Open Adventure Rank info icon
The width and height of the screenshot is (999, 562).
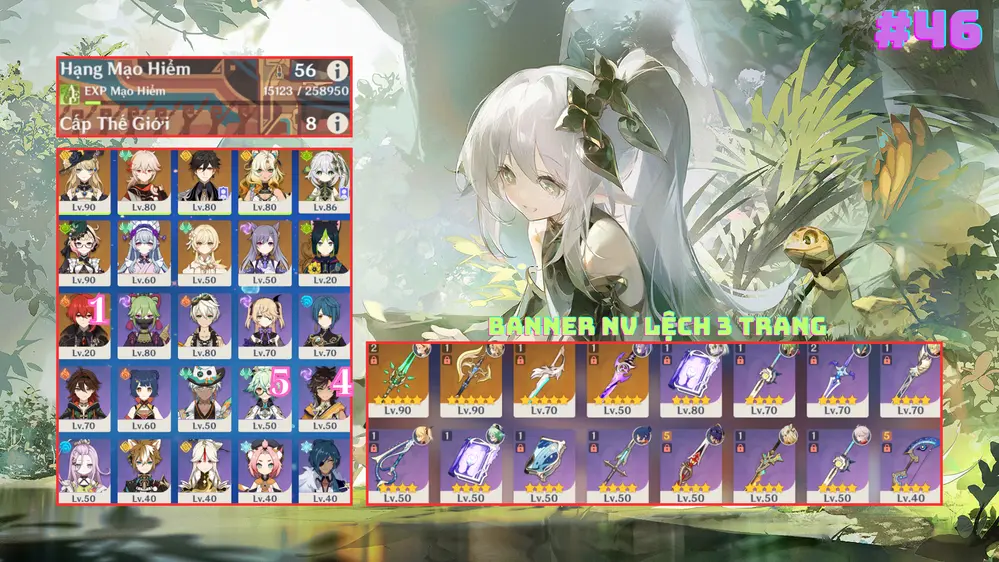click(x=338, y=71)
